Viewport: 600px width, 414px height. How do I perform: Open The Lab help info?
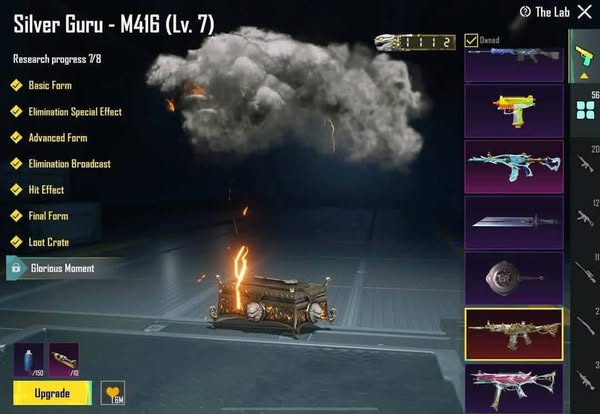(525, 12)
